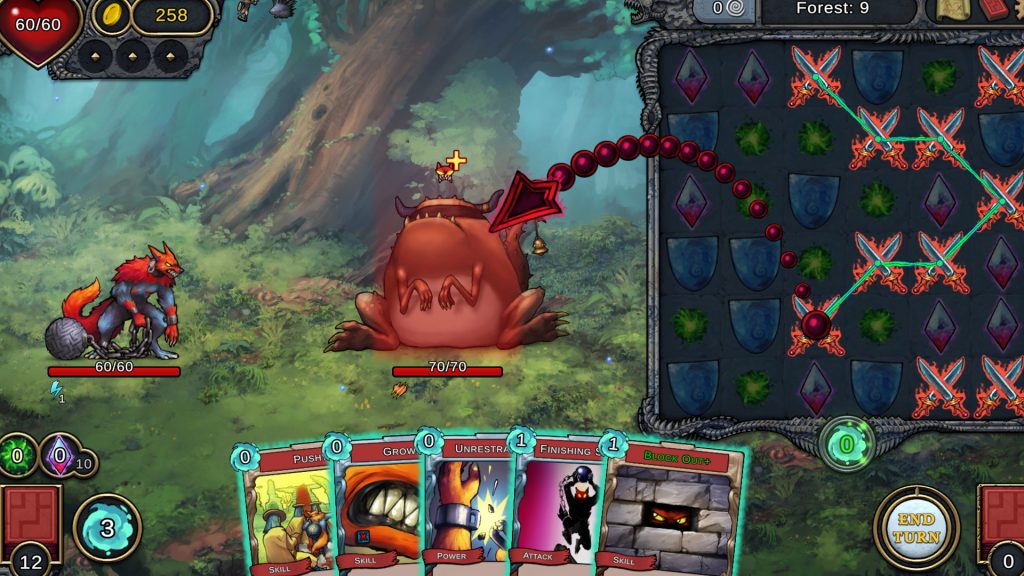This screenshot has width=1024, height=576.
Task: End the current turn
Action: (916, 527)
